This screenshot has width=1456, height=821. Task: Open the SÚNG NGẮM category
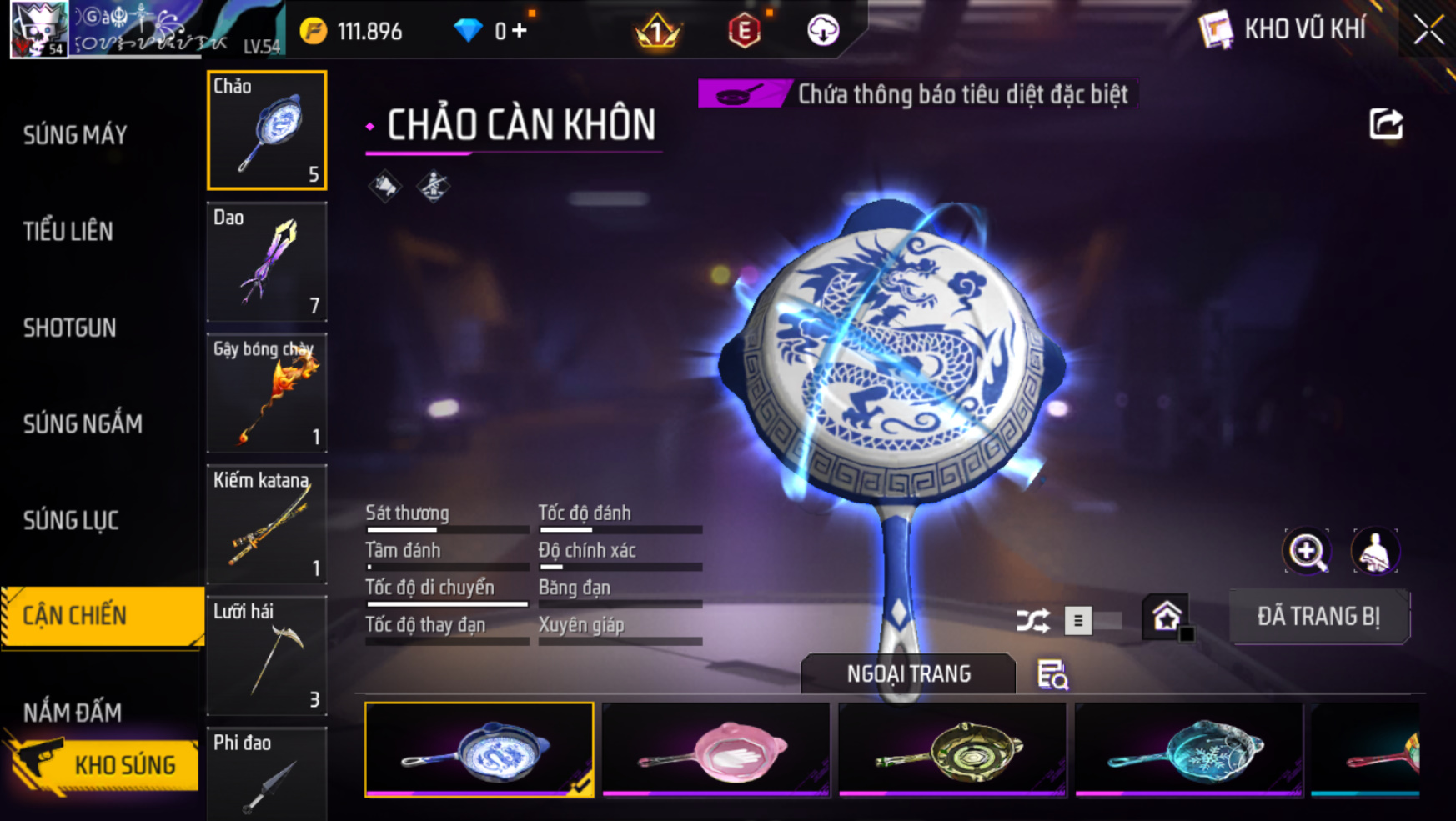(83, 424)
